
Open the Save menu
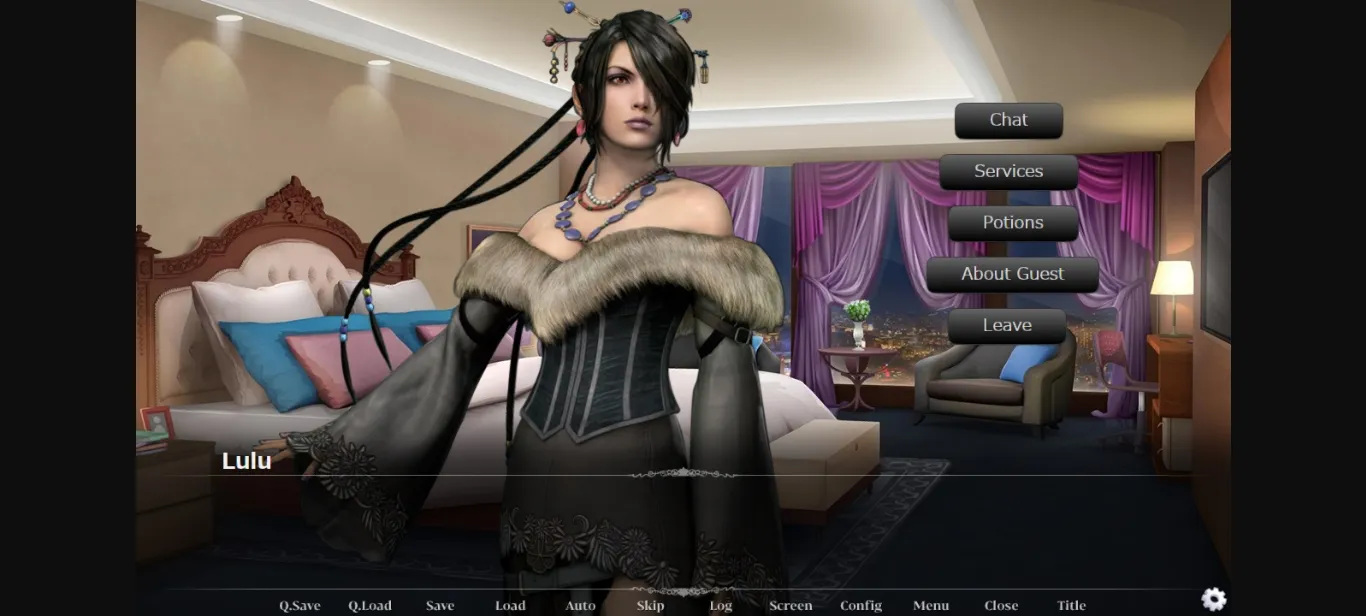pos(440,605)
